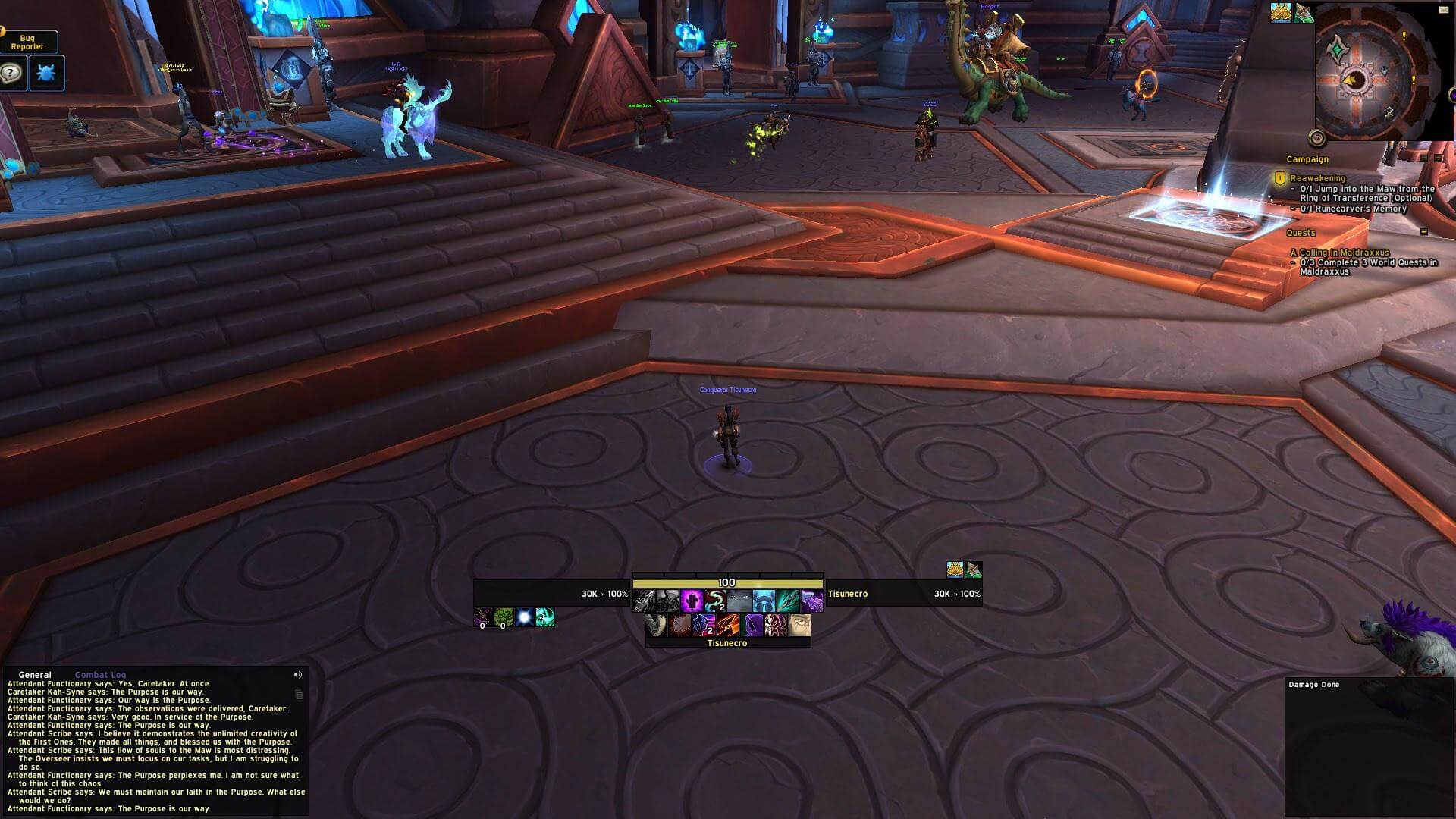Select the General chat tab
Viewport: 1456px width, 819px height.
[x=34, y=674]
